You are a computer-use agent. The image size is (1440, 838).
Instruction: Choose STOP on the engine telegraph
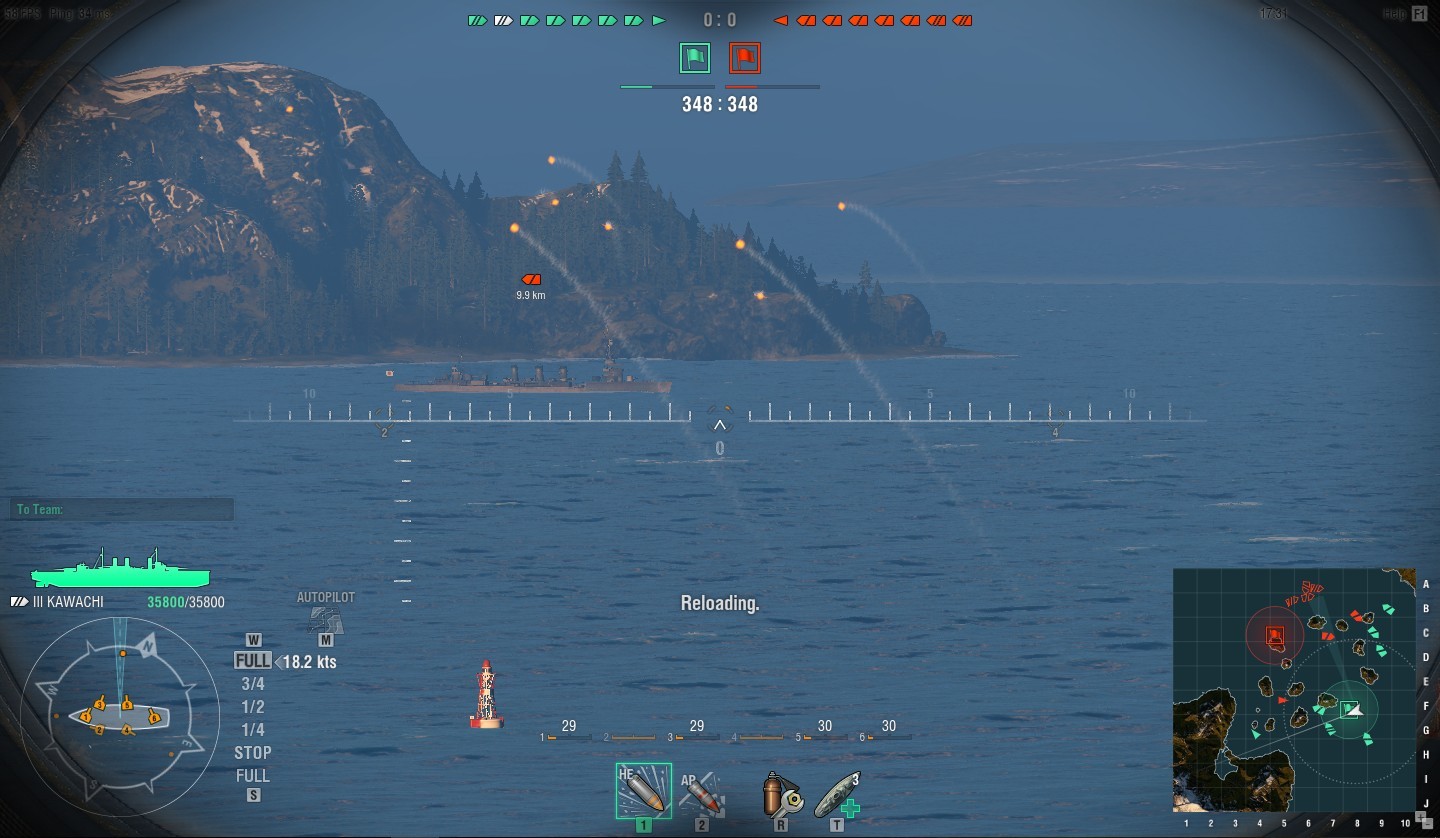click(x=253, y=752)
